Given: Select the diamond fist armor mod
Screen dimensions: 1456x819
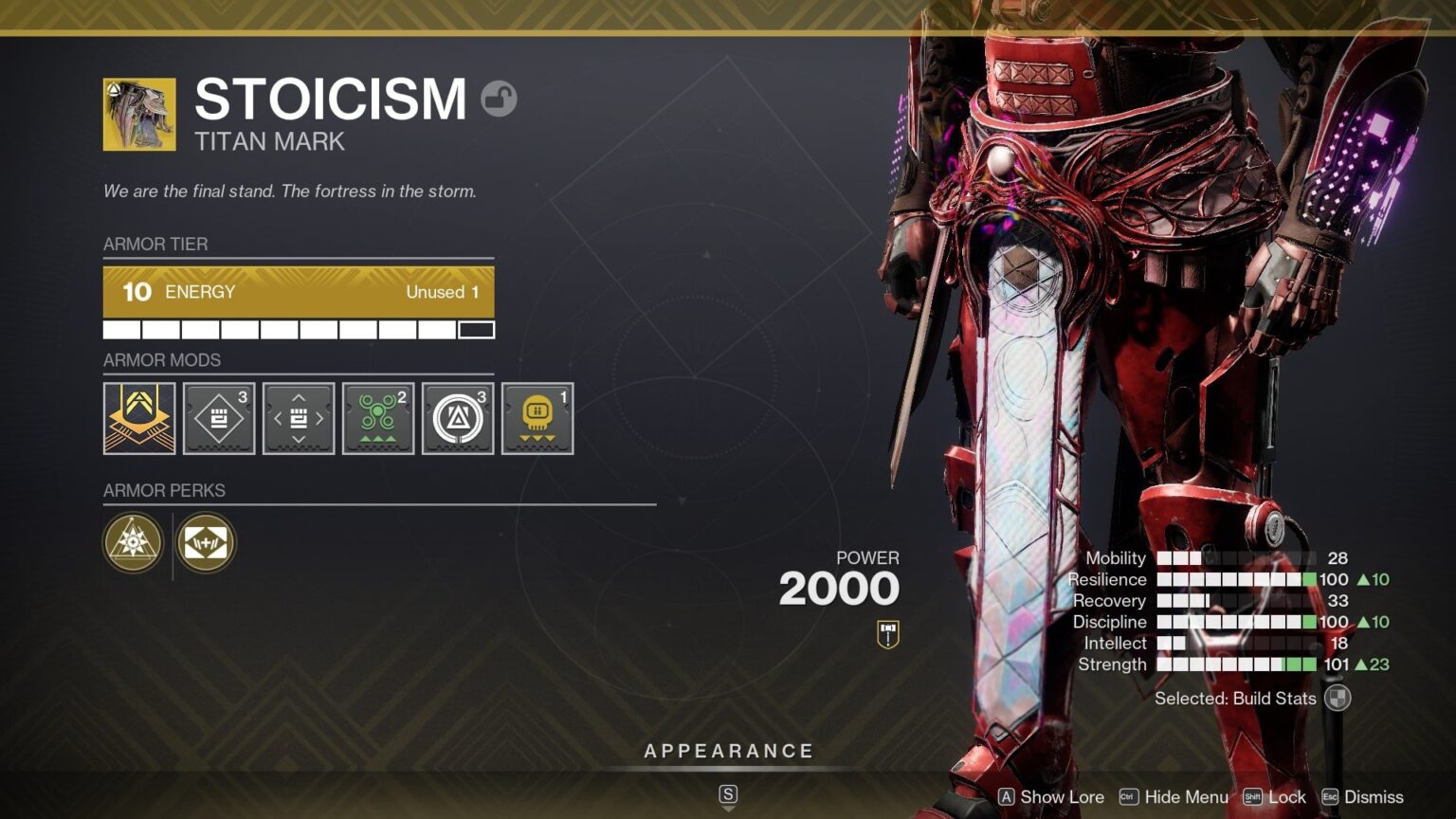Looking at the screenshot, I should 219,418.
